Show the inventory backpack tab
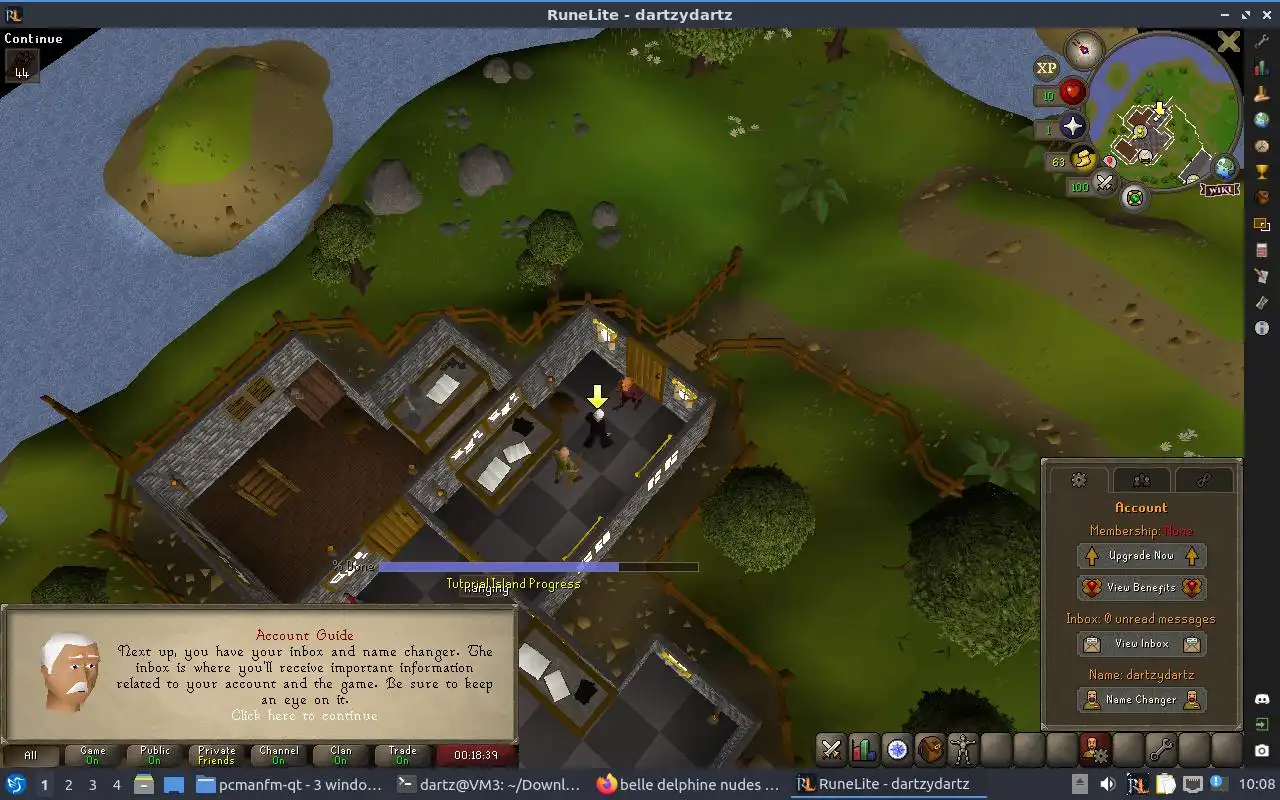Image resolution: width=1280 pixels, height=800 pixels. pos(930,749)
